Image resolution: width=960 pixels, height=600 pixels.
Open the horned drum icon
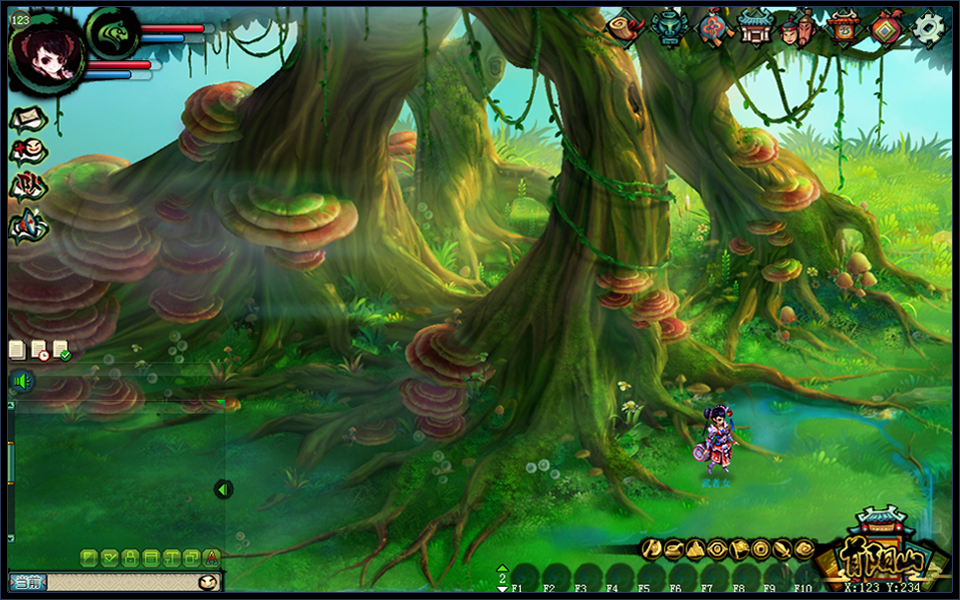(844, 28)
